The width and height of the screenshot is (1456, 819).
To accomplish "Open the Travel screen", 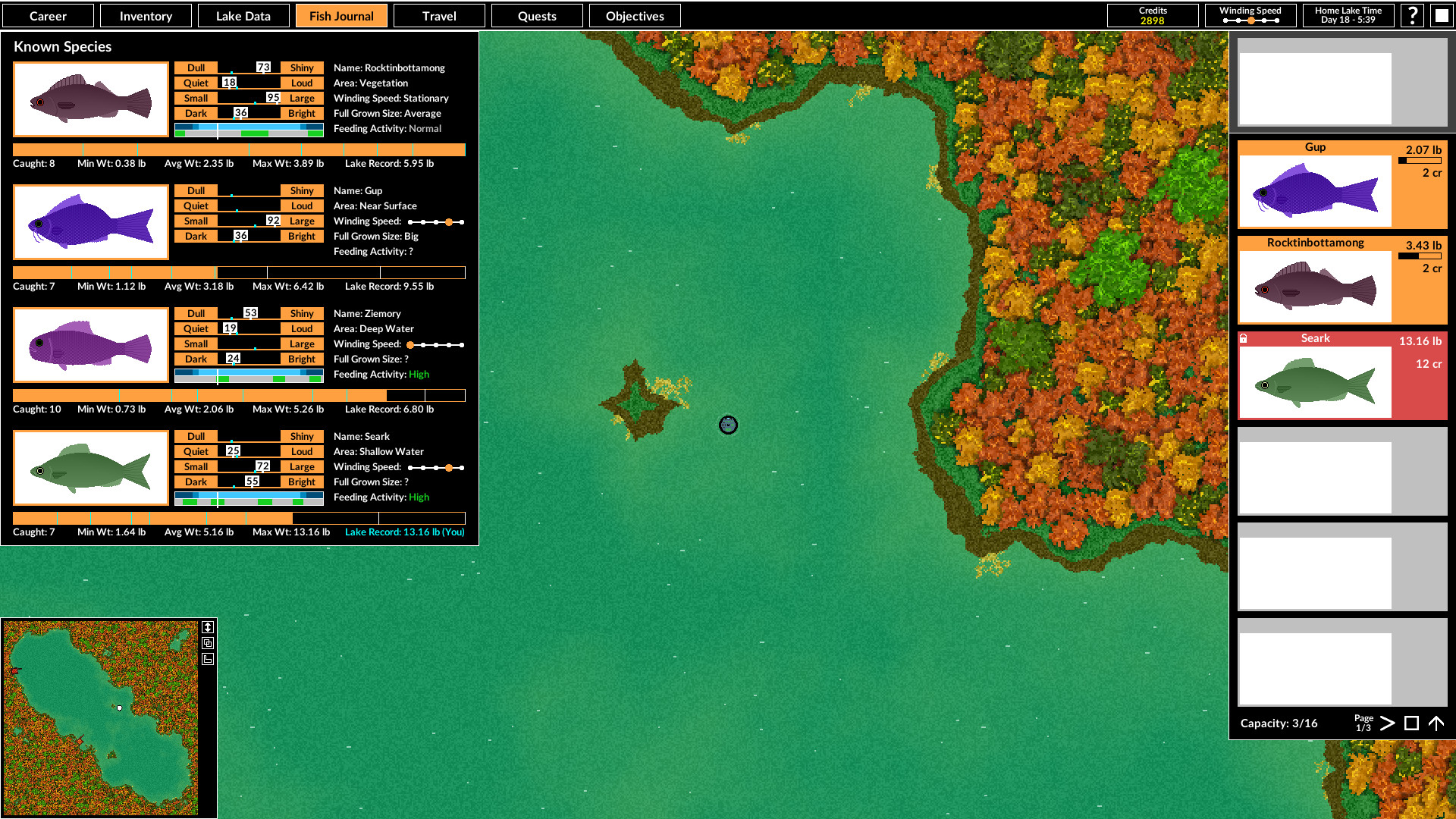I will point(438,15).
